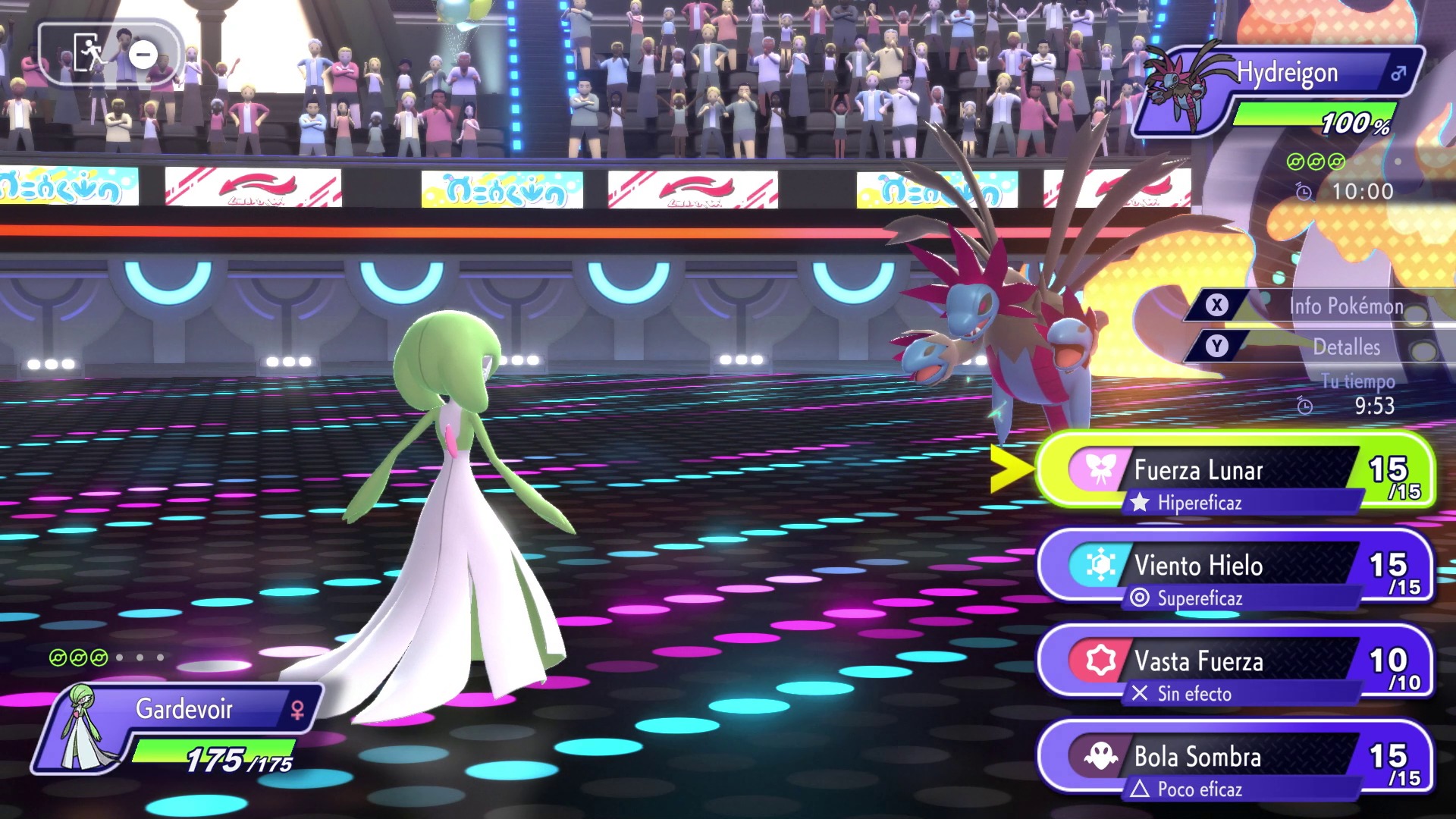Toggle the minus button in the top-left capsule
Image resolution: width=1456 pixels, height=819 pixels.
pyautogui.click(x=141, y=53)
